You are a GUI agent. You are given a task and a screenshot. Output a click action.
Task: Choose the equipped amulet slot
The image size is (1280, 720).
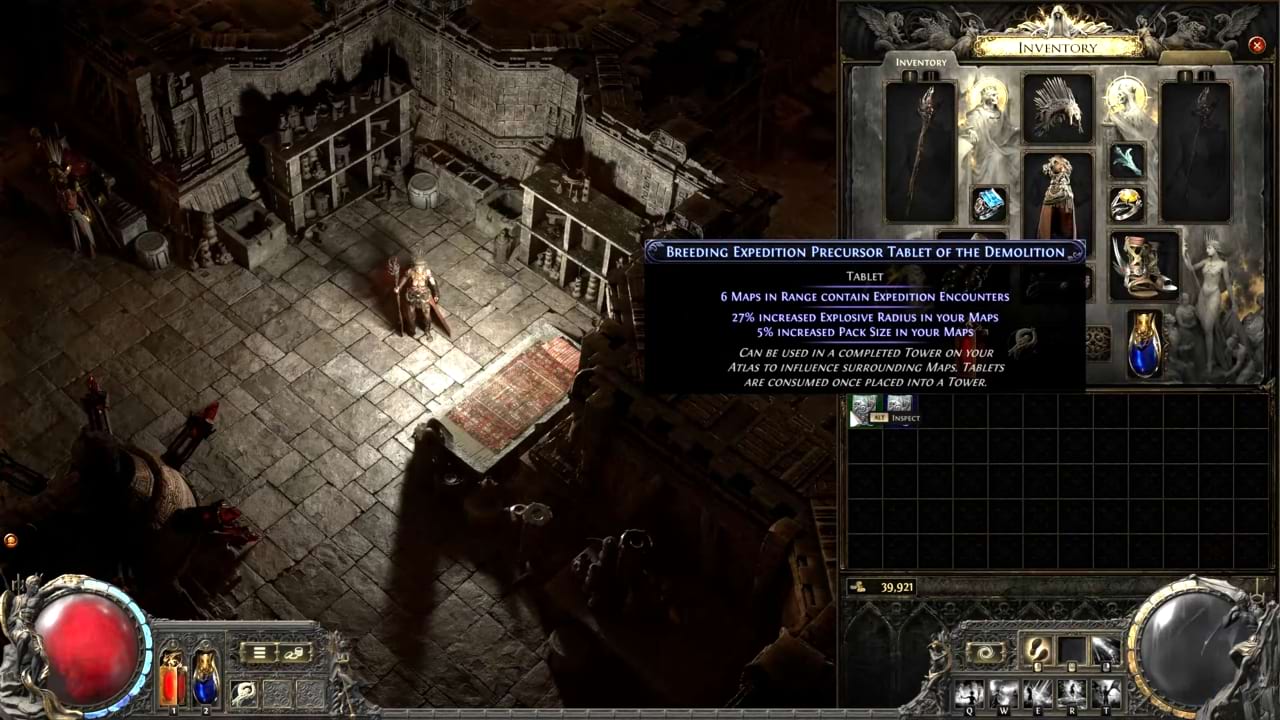(1127, 158)
